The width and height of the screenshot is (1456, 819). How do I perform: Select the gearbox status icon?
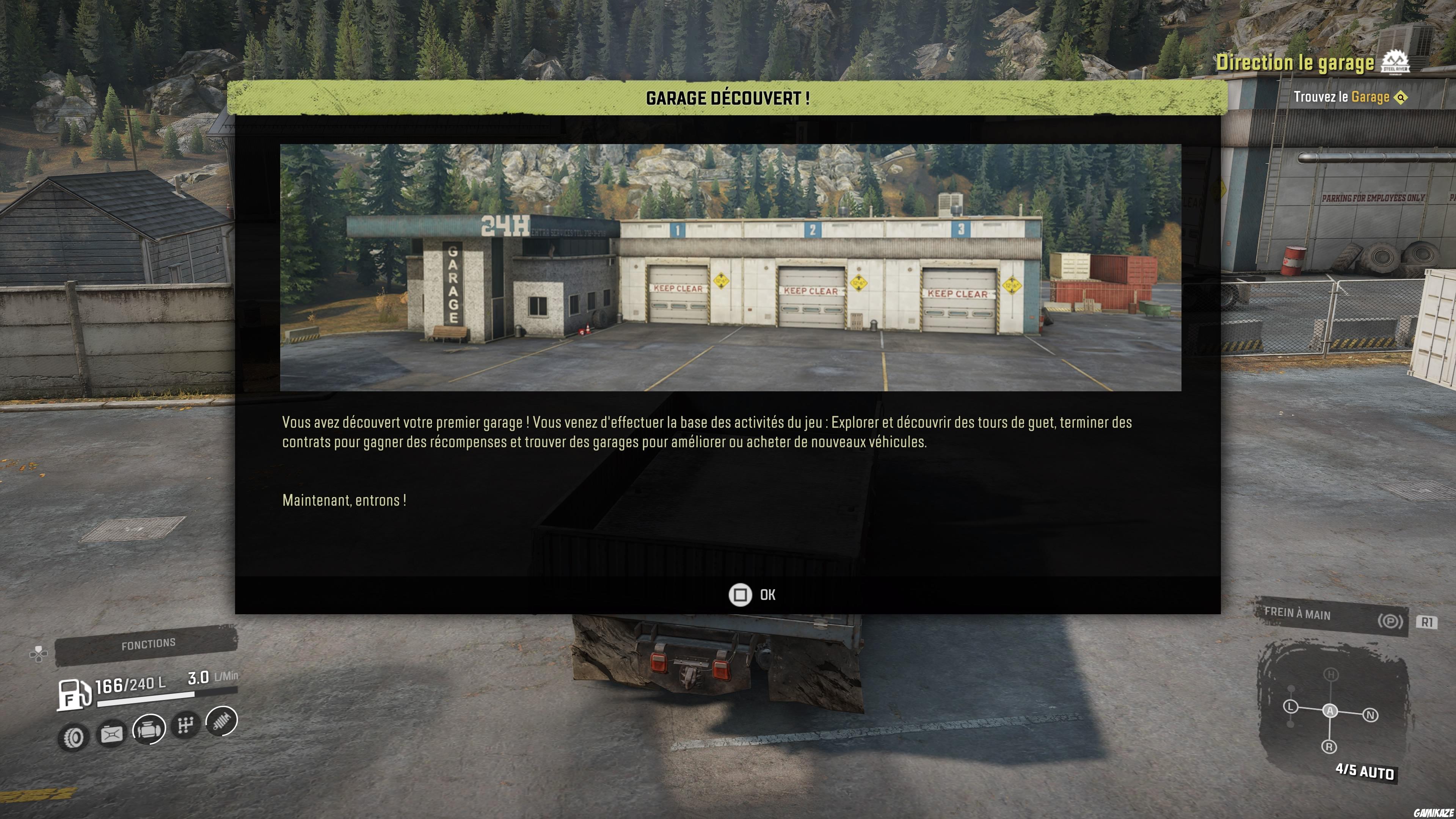186,725
